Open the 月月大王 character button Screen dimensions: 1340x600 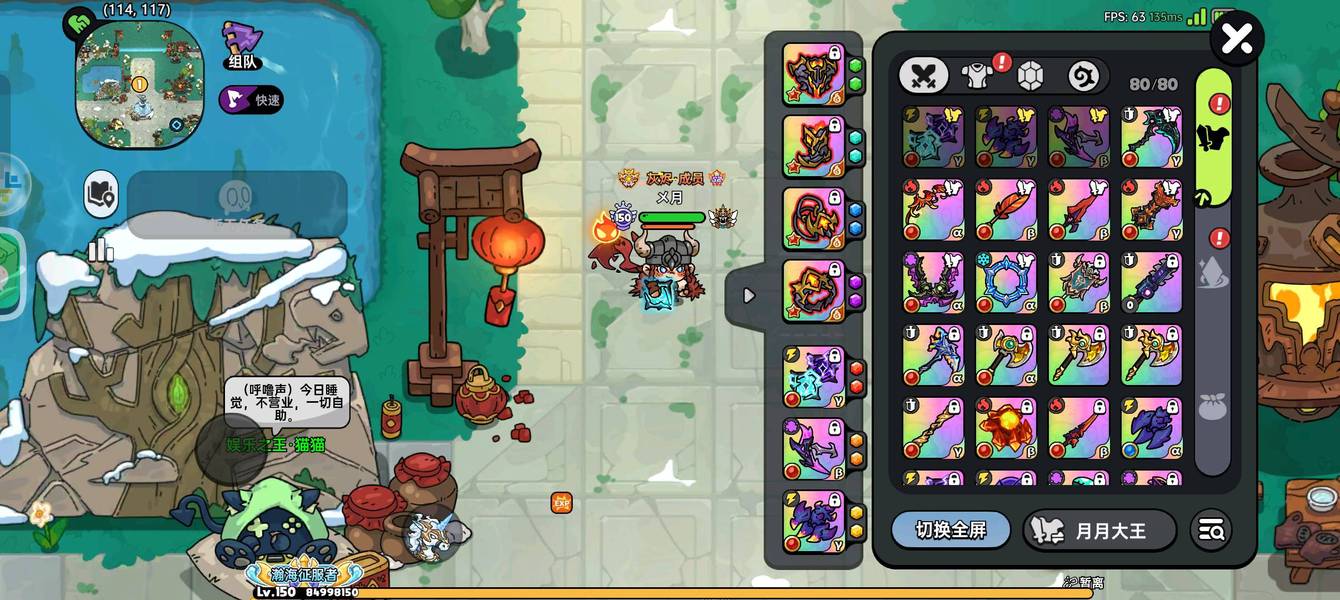(1099, 530)
